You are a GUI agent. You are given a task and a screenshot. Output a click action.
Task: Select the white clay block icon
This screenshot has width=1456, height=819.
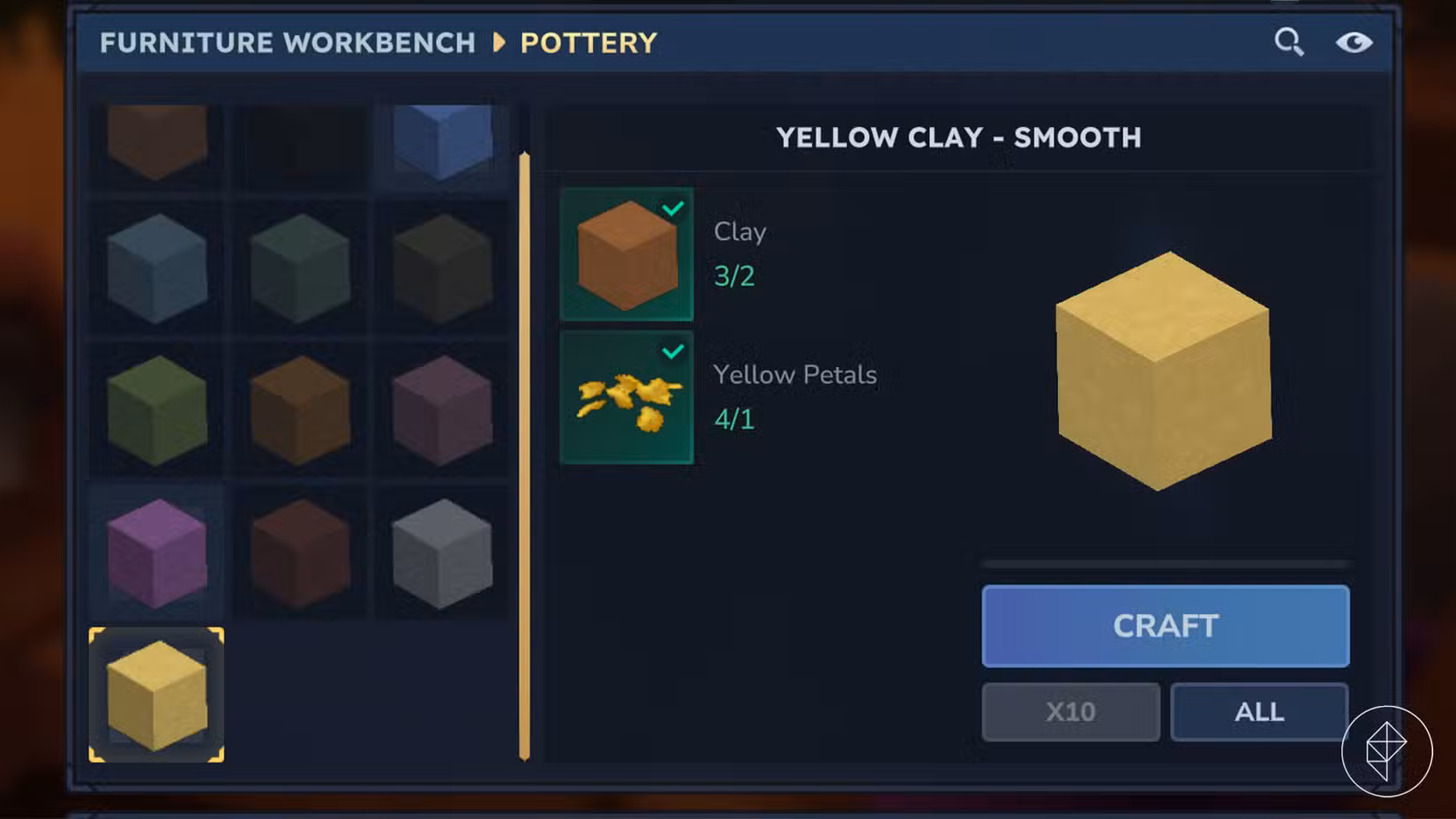440,552
